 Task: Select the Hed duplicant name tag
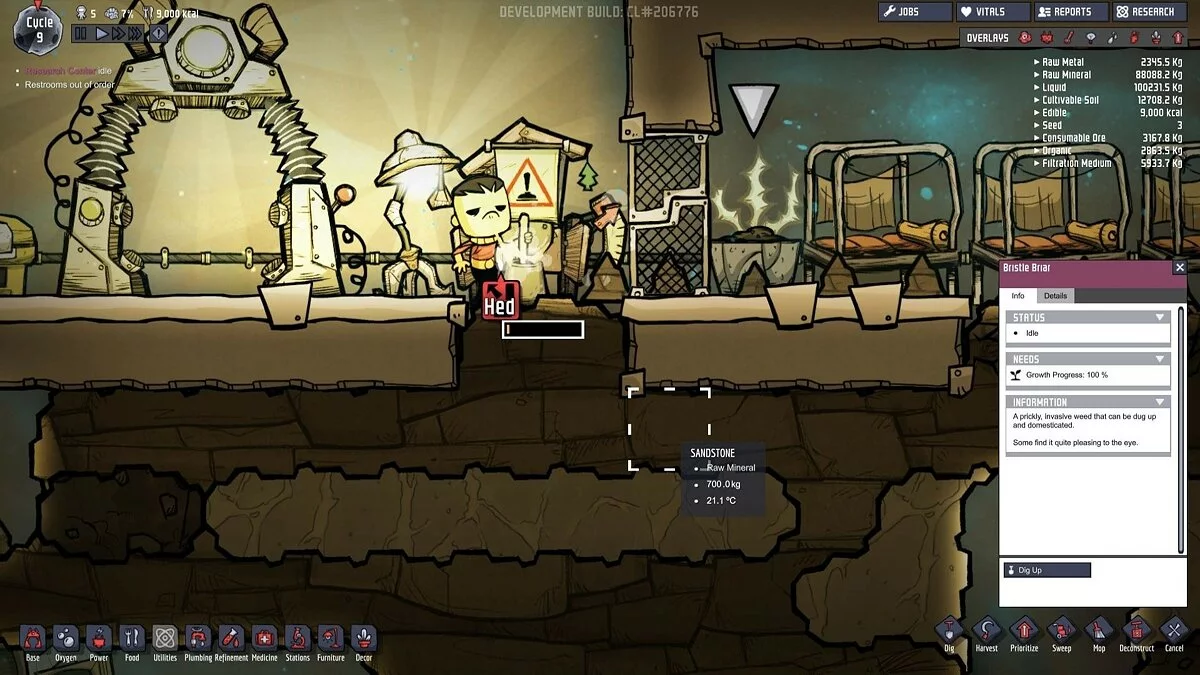(500, 306)
